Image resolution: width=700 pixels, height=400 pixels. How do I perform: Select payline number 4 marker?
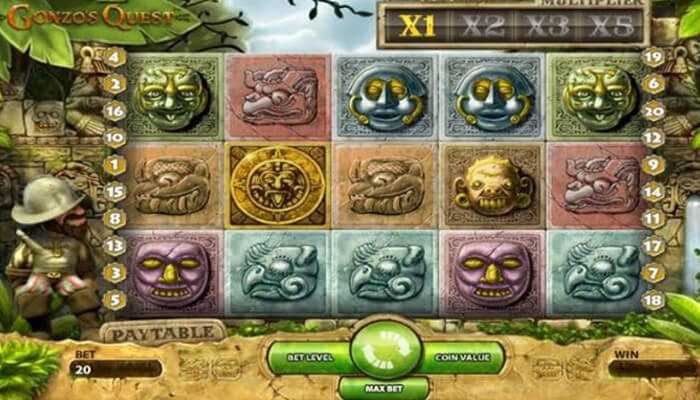tap(115, 57)
